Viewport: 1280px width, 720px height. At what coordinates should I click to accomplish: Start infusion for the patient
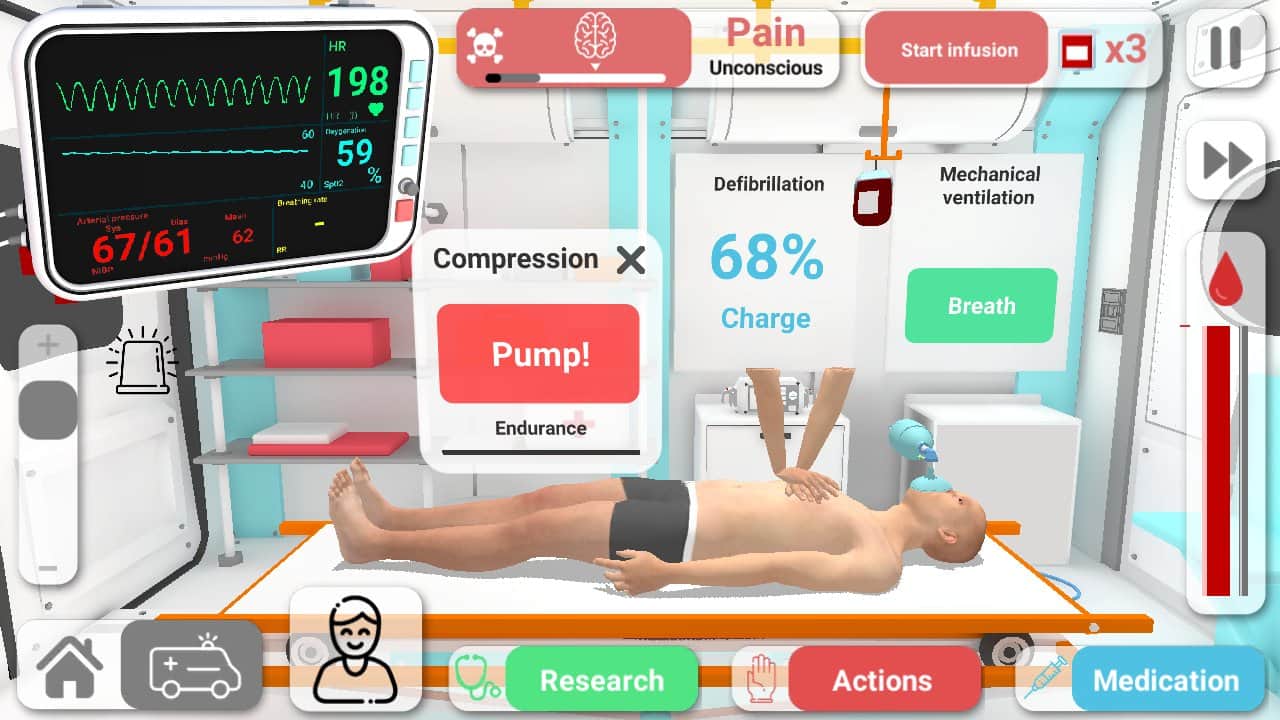955,47
